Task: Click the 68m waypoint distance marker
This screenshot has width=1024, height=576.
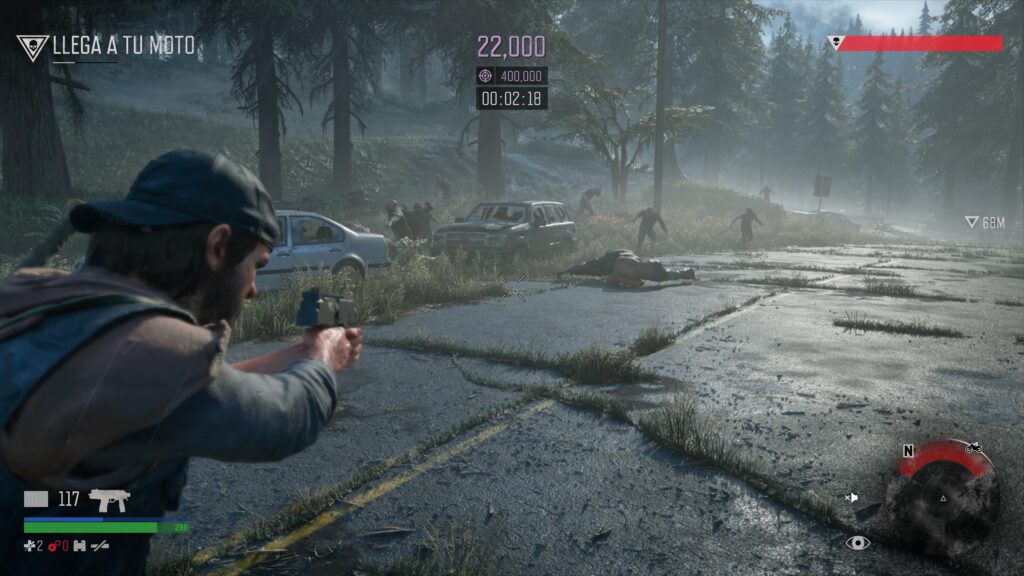Action: point(984,222)
